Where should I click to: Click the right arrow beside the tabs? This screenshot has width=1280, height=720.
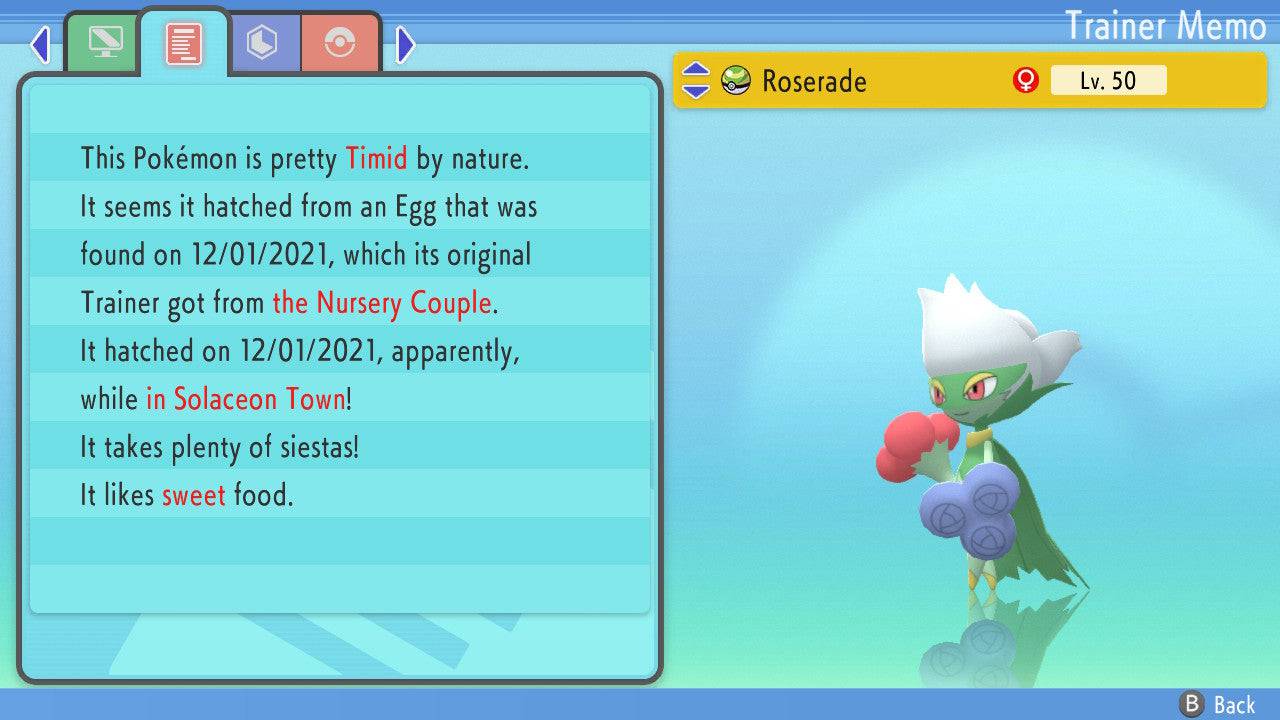pos(405,44)
